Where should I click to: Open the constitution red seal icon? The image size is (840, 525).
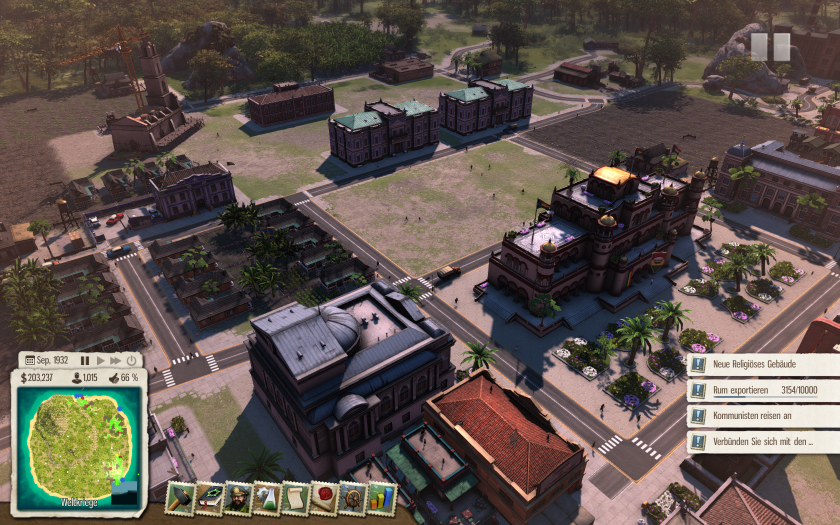325,497
